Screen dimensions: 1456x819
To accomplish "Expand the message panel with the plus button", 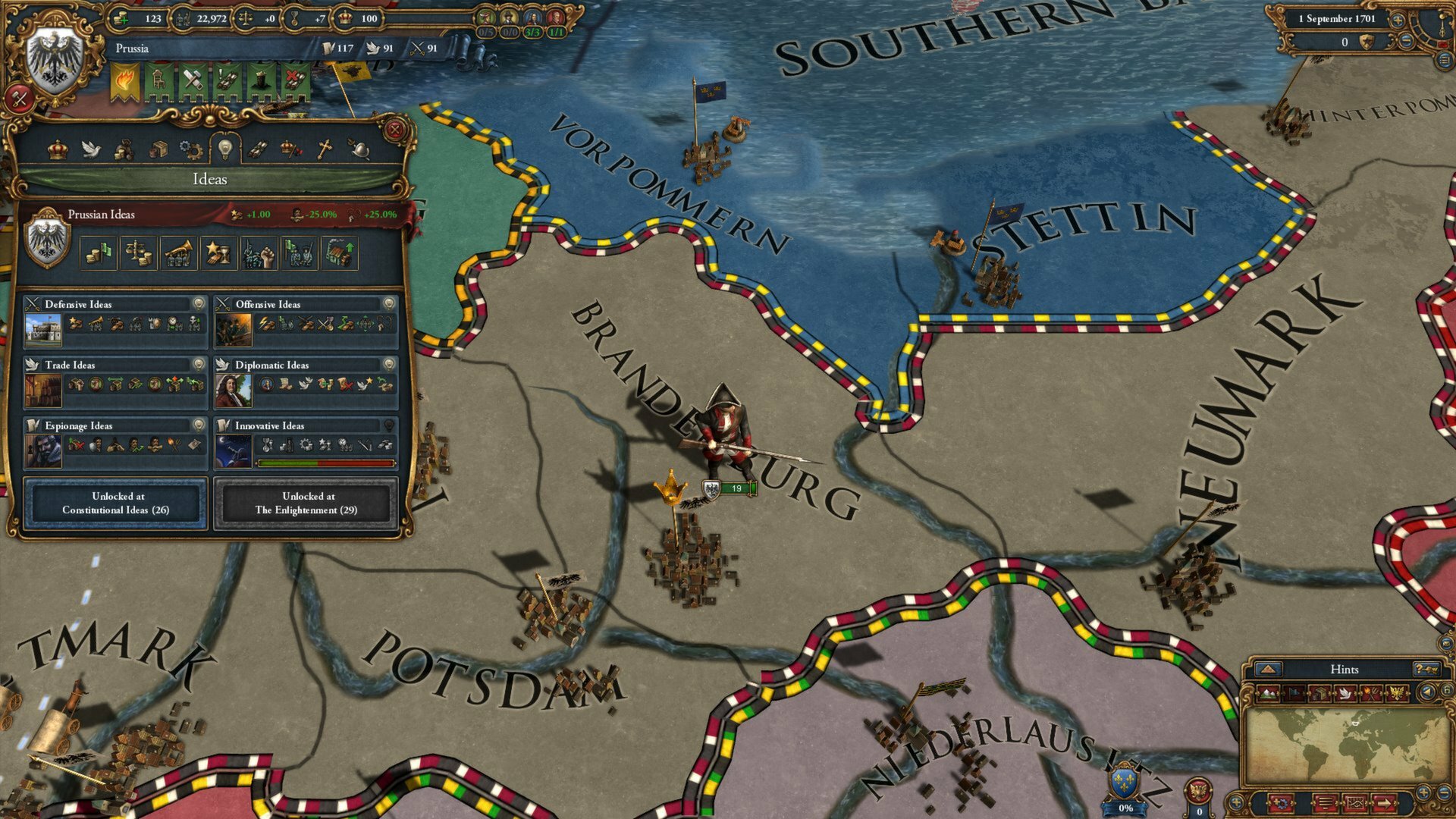I will click(1423, 794).
